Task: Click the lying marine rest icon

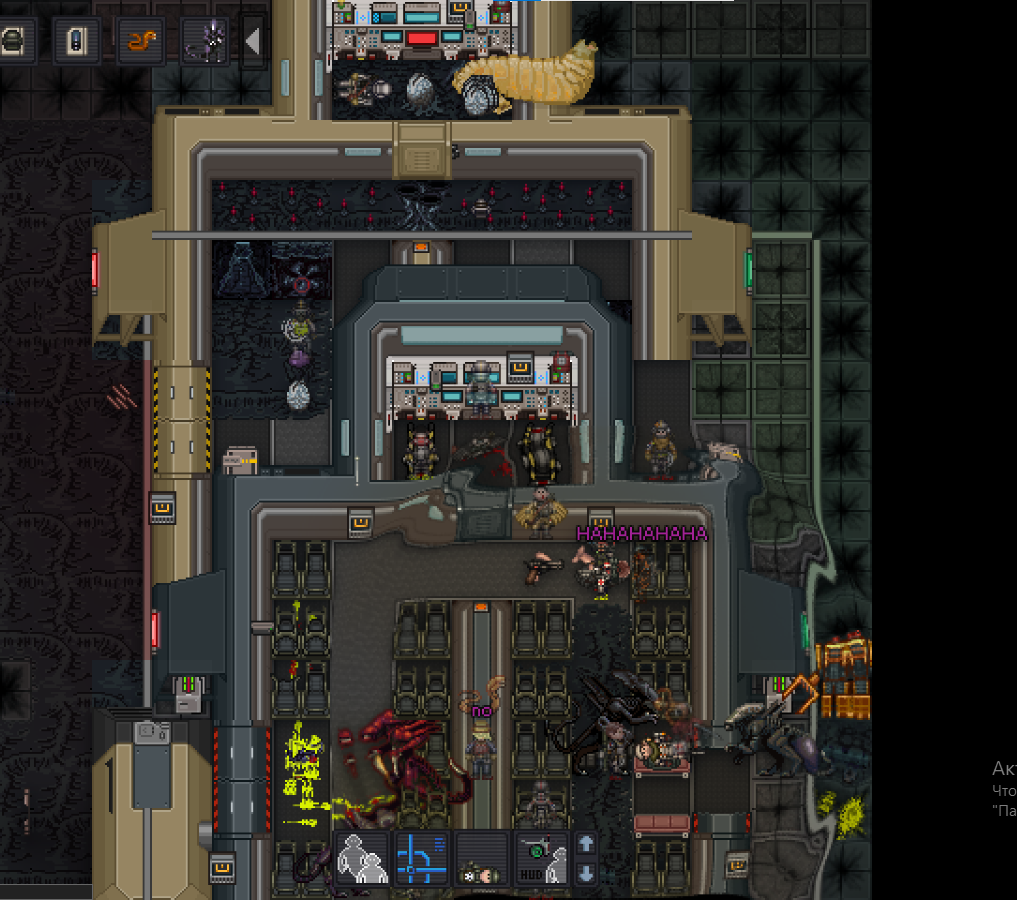Action: [482, 859]
